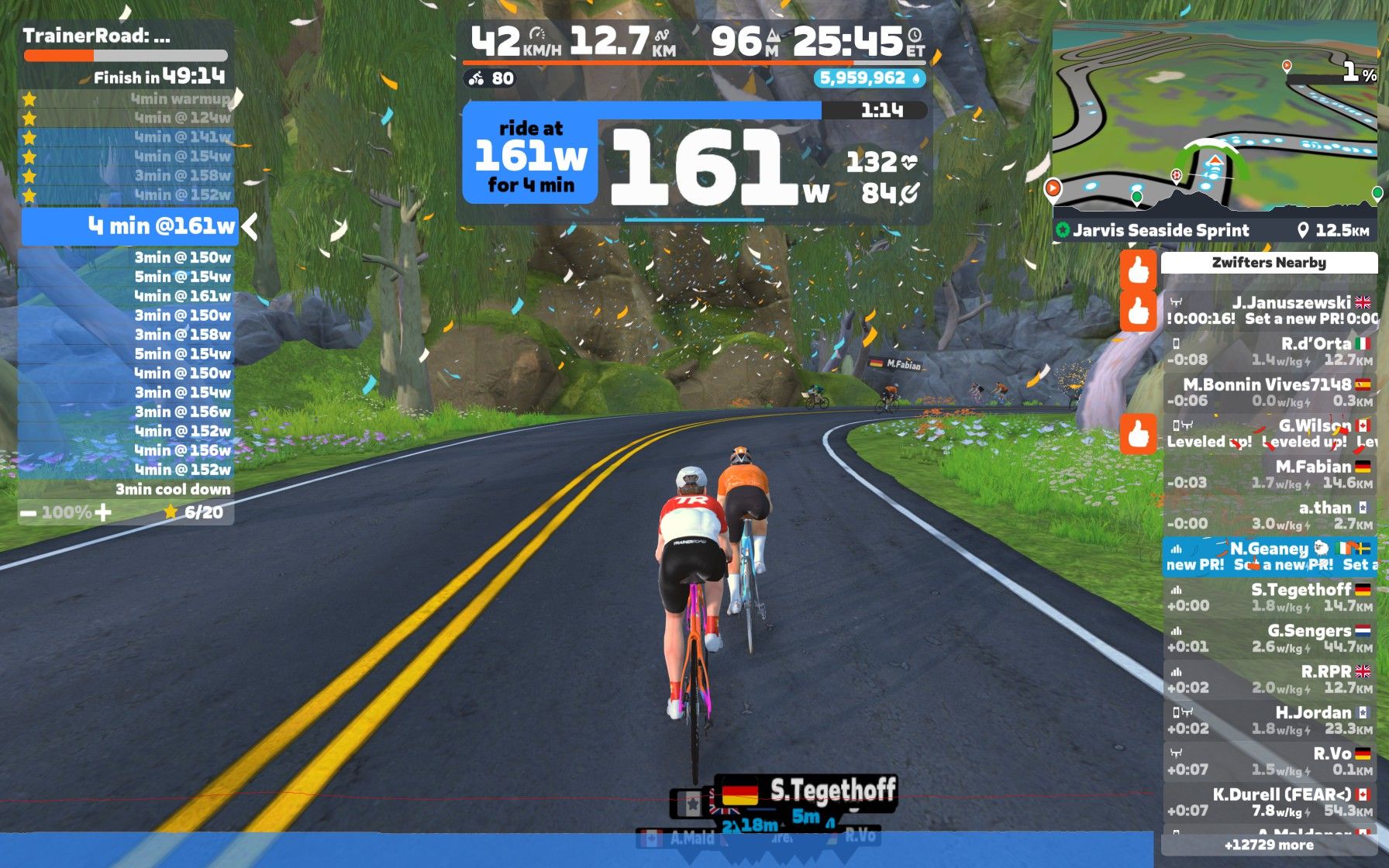Select the current 4 min @161w interval
The width and height of the screenshot is (1389, 868).
(x=129, y=227)
